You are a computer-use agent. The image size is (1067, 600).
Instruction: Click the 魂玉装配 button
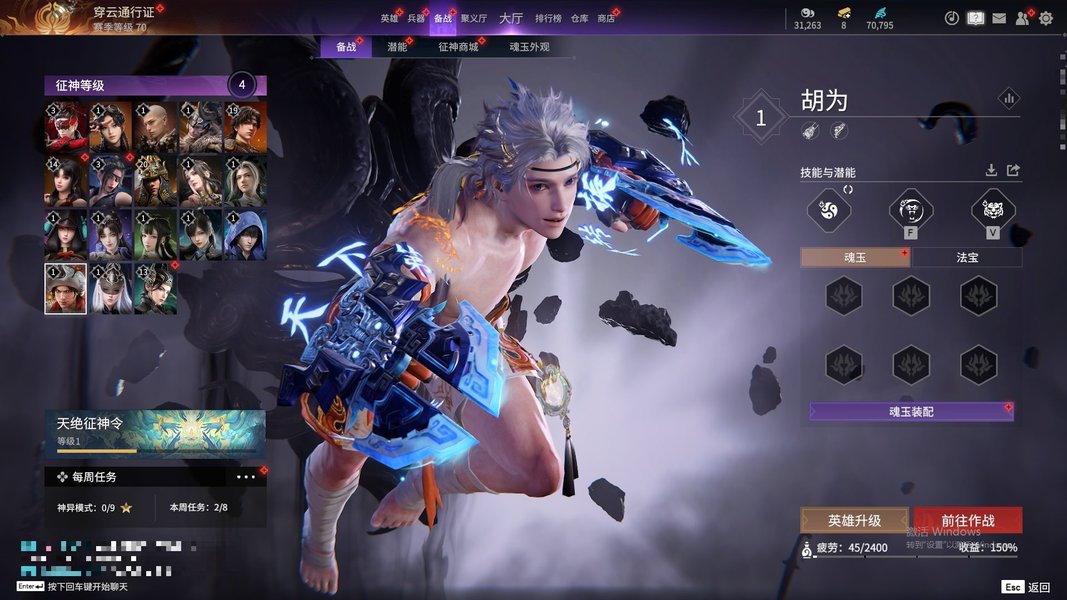[911, 411]
